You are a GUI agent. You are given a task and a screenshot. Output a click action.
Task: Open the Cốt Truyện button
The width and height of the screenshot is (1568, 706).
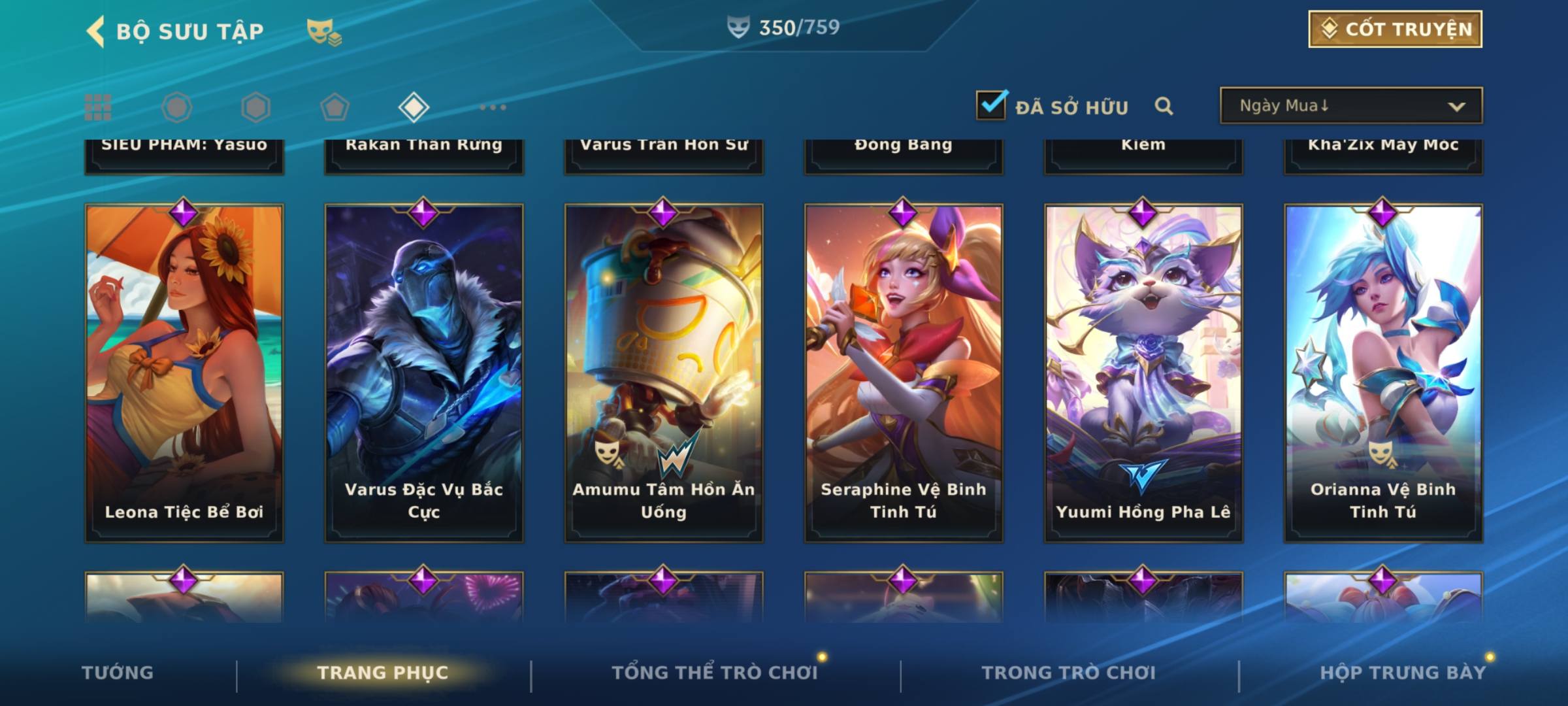[x=1395, y=29]
